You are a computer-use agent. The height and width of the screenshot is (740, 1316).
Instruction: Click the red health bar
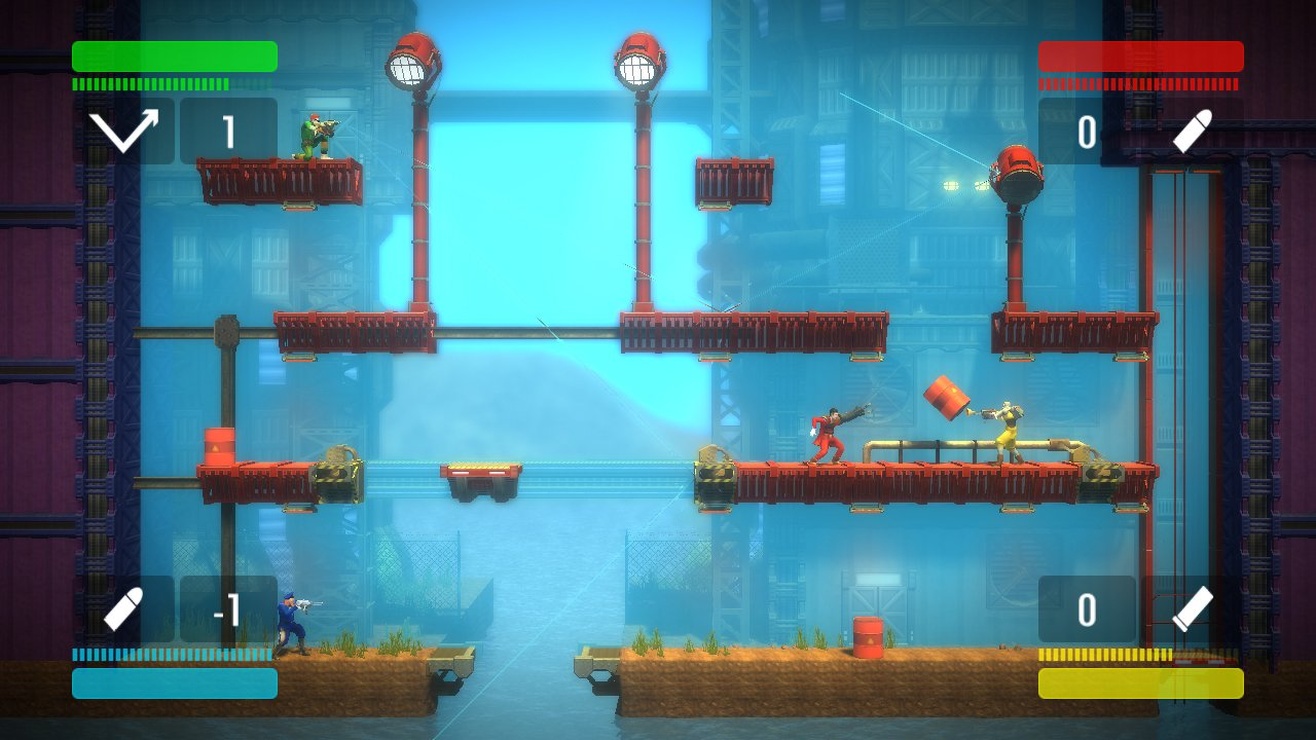tap(1140, 57)
